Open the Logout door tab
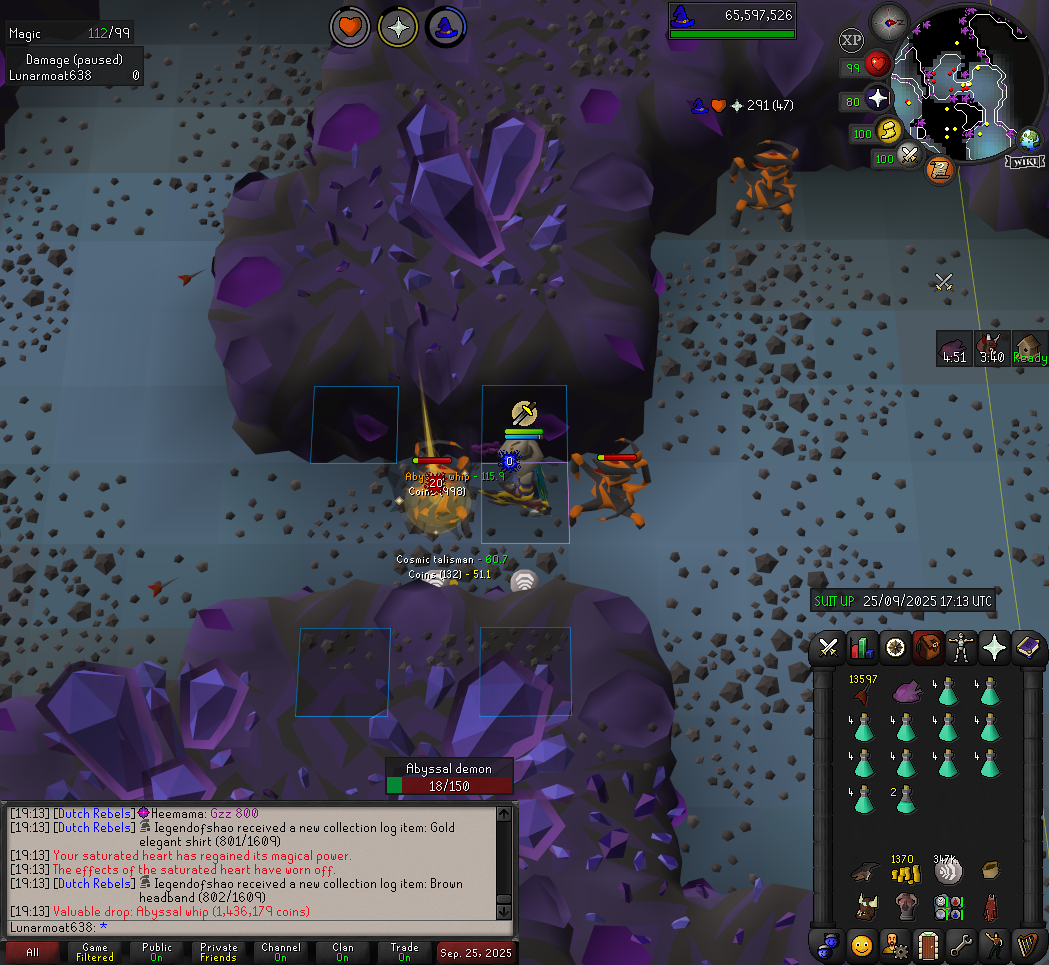 tap(927, 943)
